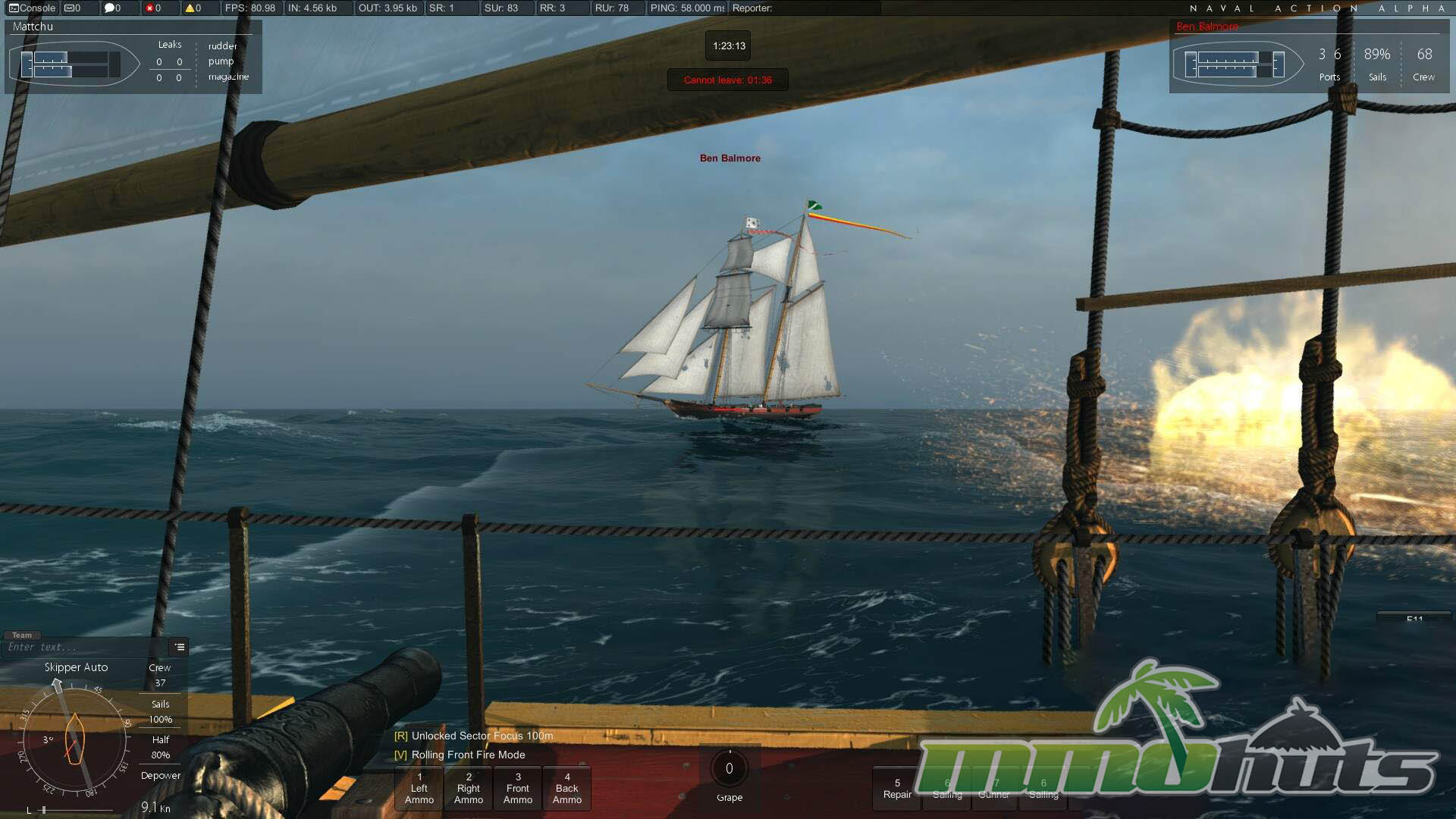Open the chat bubble message counter
Viewport: 1456px width, 819px height.
coord(113,8)
